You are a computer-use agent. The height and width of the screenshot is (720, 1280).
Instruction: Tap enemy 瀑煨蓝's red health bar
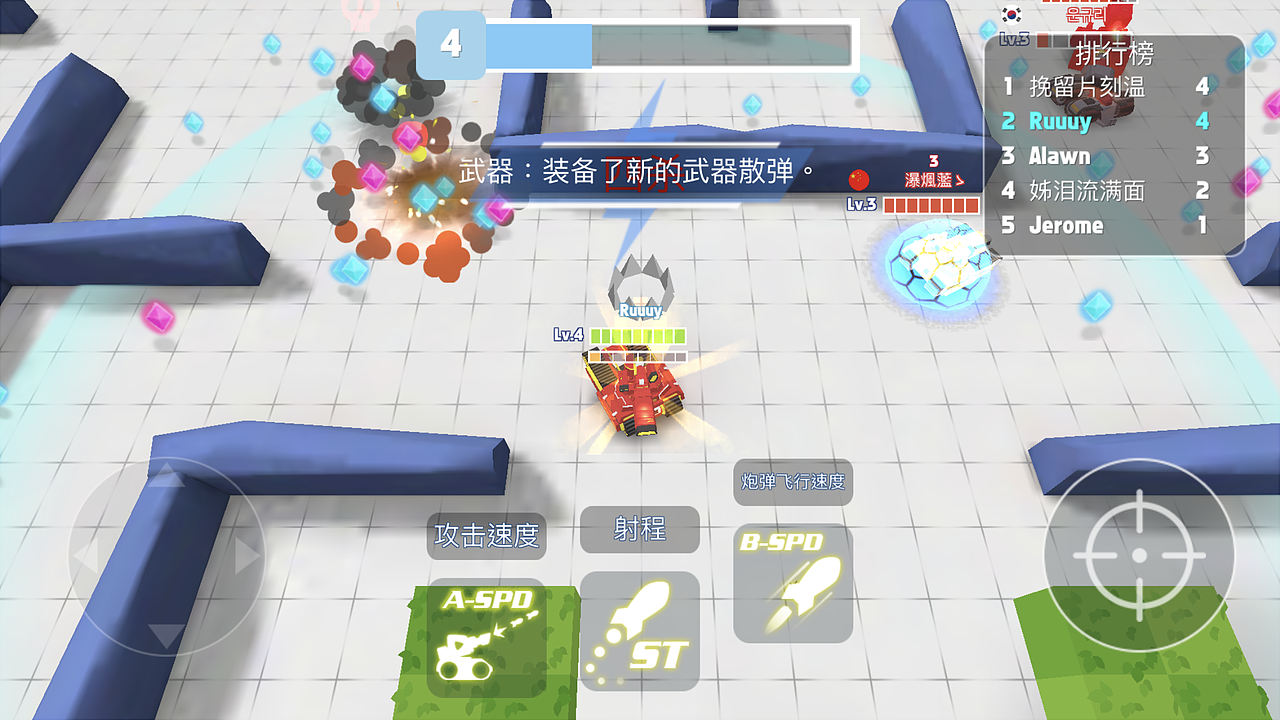click(x=931, y=204)
